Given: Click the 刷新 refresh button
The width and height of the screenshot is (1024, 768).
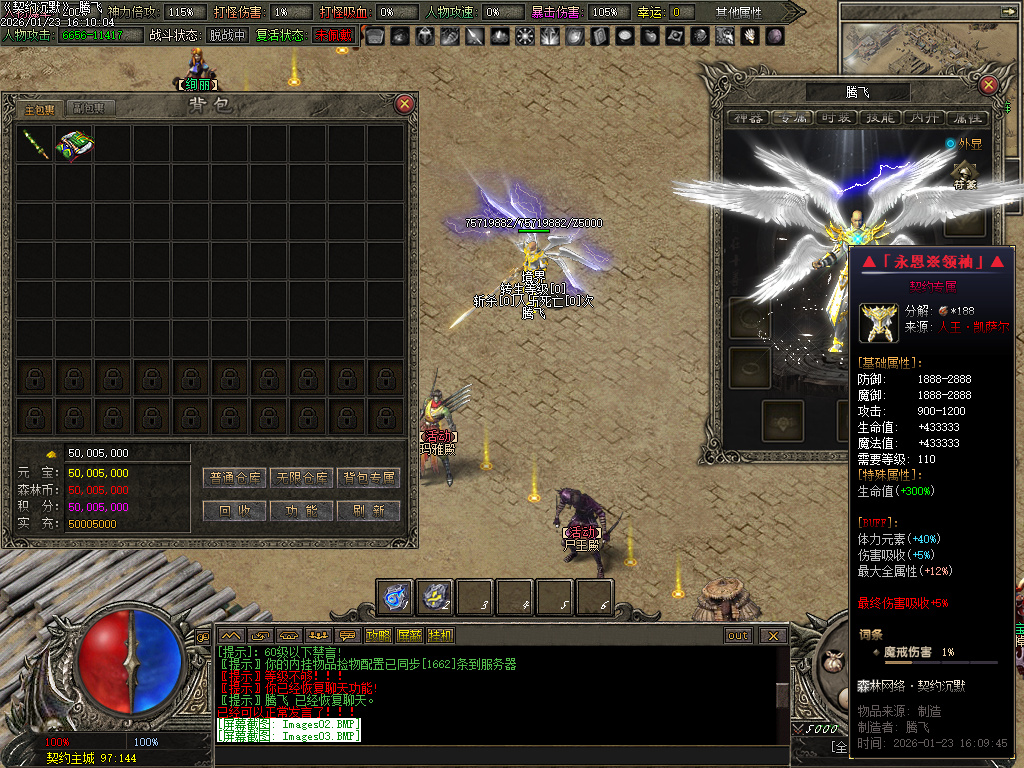Looking at the screenshot, I should 369,510.
